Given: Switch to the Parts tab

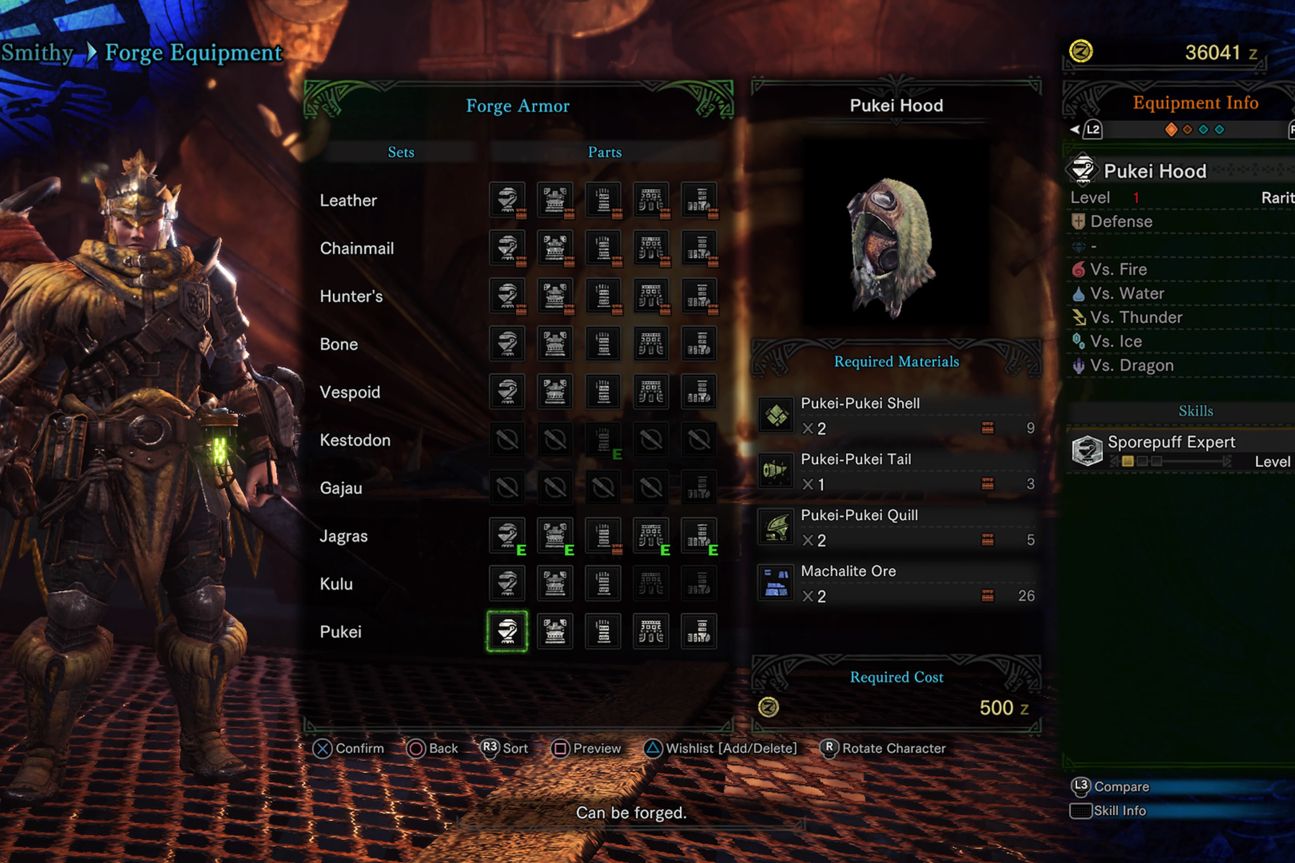Looking at the screenshot, I should point(605,152).
